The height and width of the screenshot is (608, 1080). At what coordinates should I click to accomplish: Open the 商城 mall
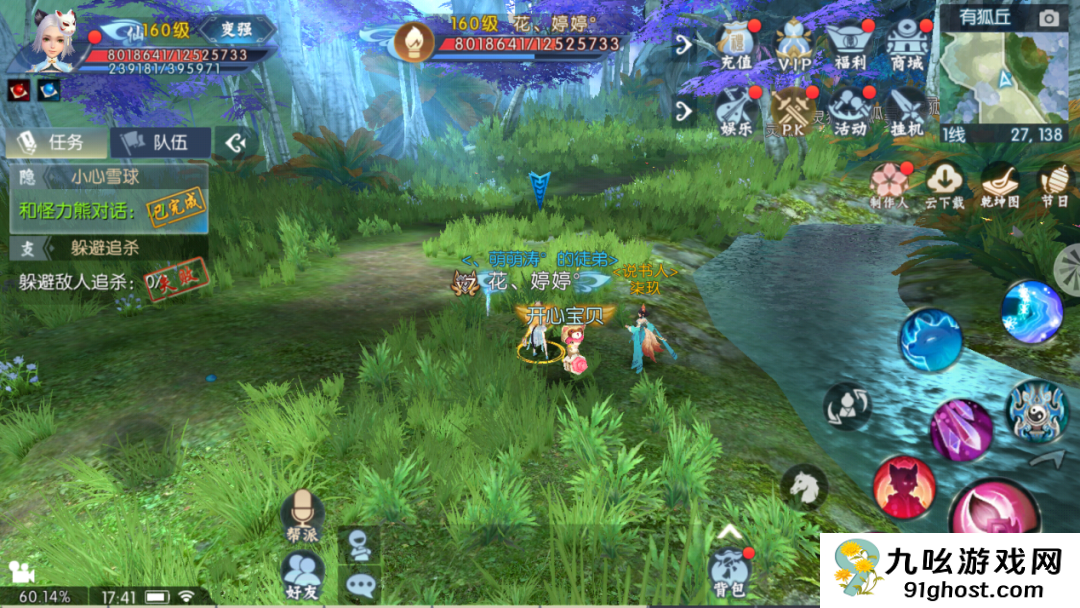pyautogui.click(x=908, y=46)
